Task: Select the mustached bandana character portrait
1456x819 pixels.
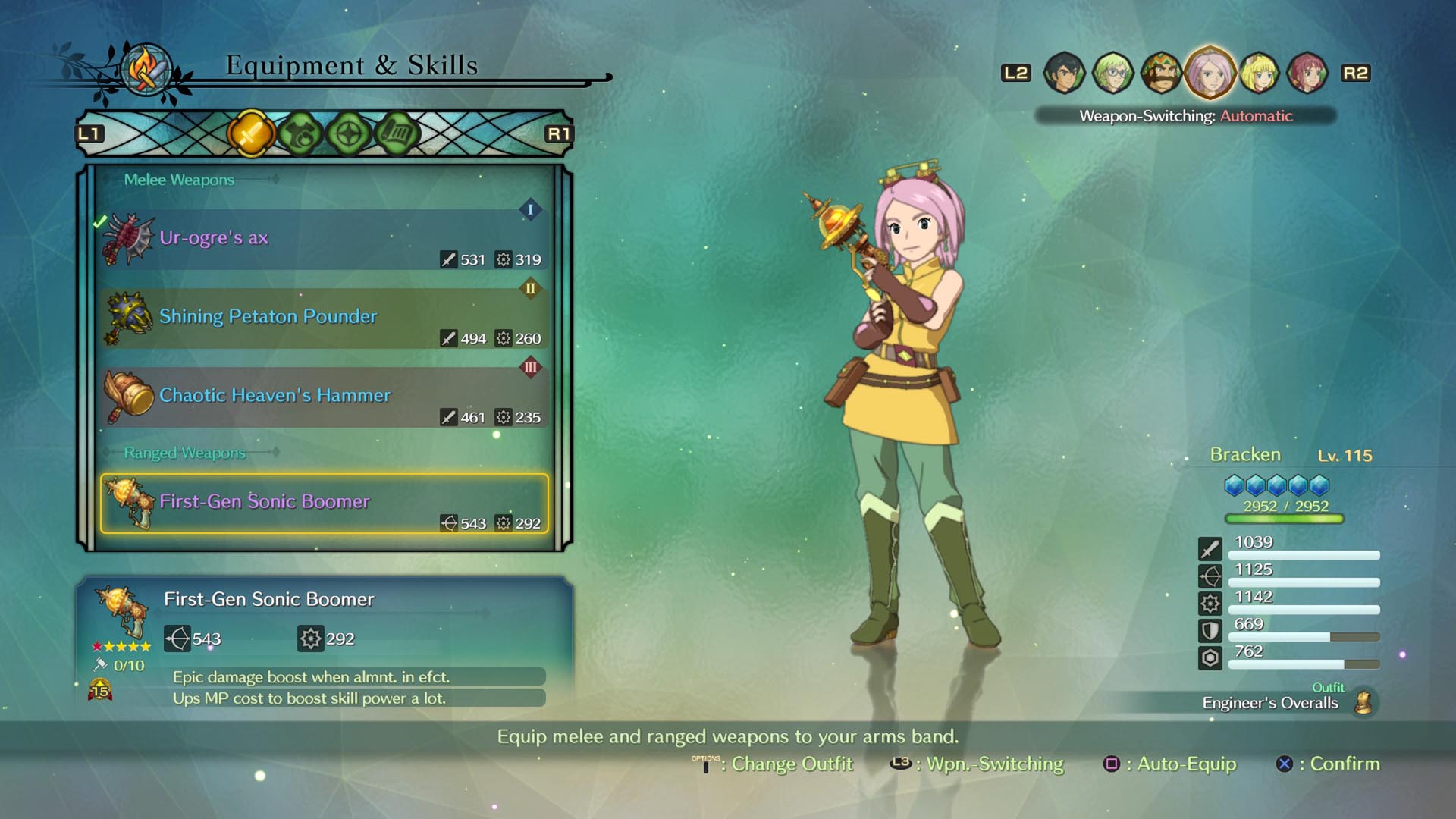Action: [x=1161, y=73]
